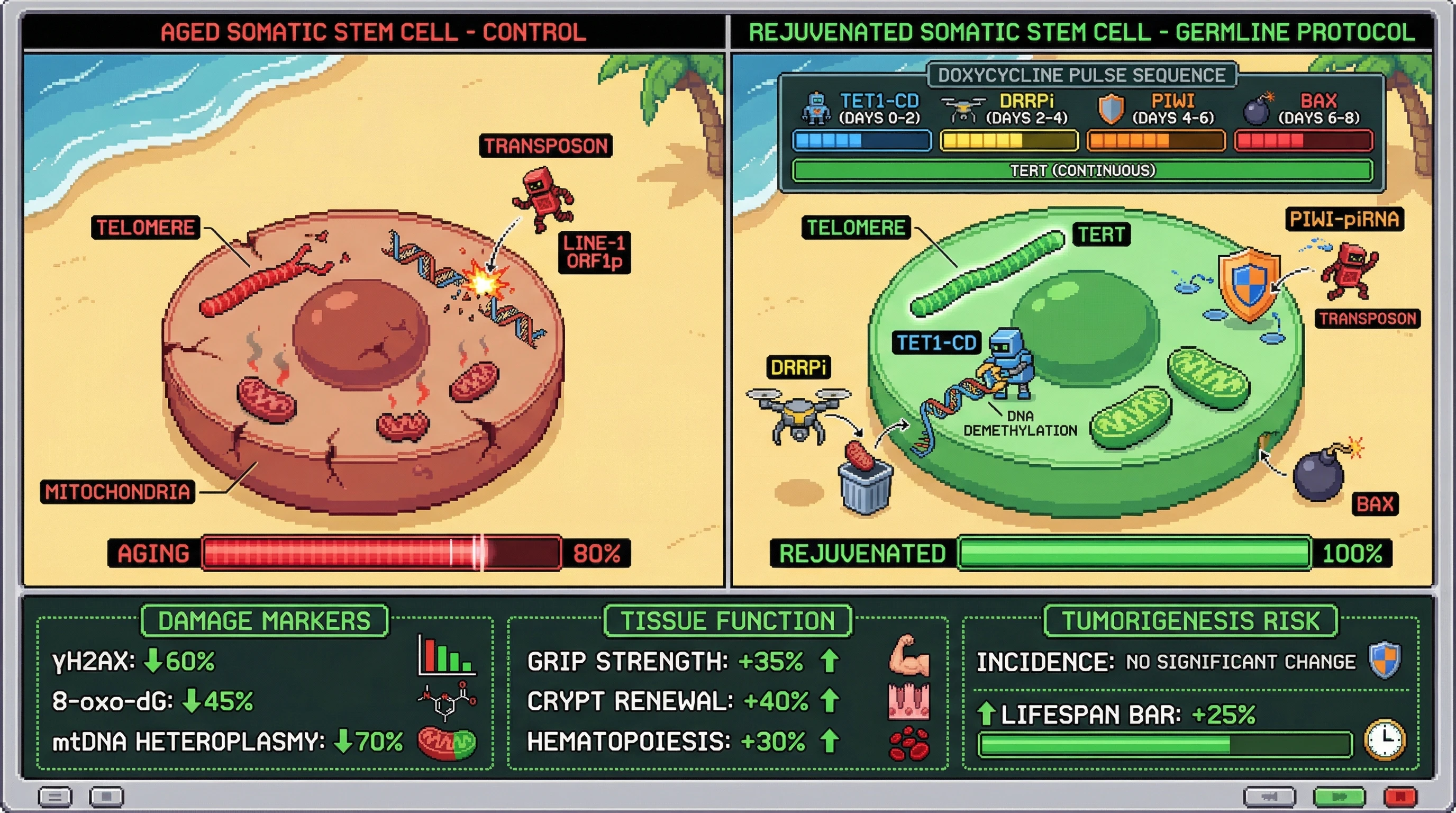Click the TERT (Continuous) green bar
This screenshot has width=1456, height=813.
[x=1082, y=170]
